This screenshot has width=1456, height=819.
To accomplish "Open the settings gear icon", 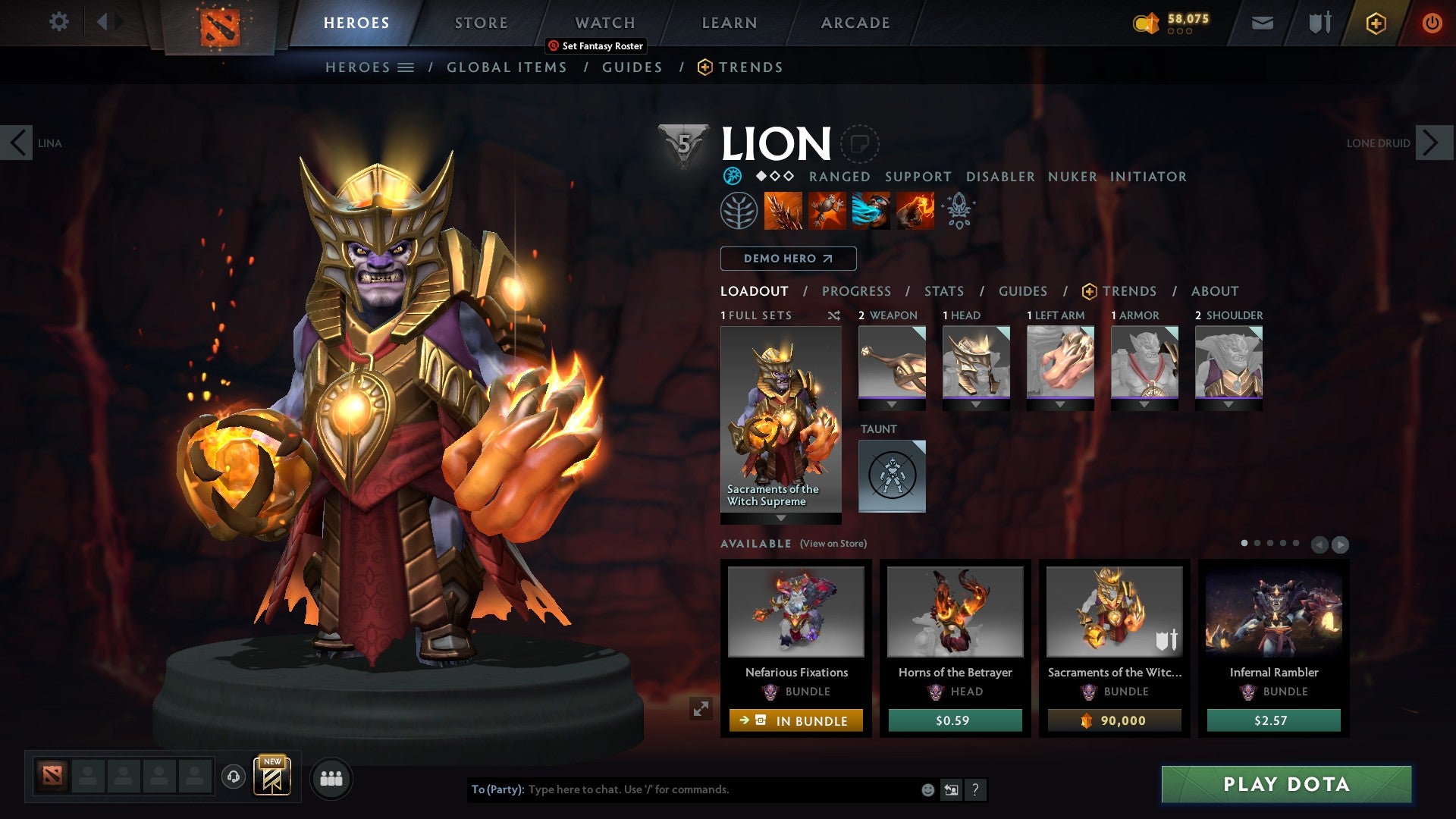I will (x=58, y=22).
